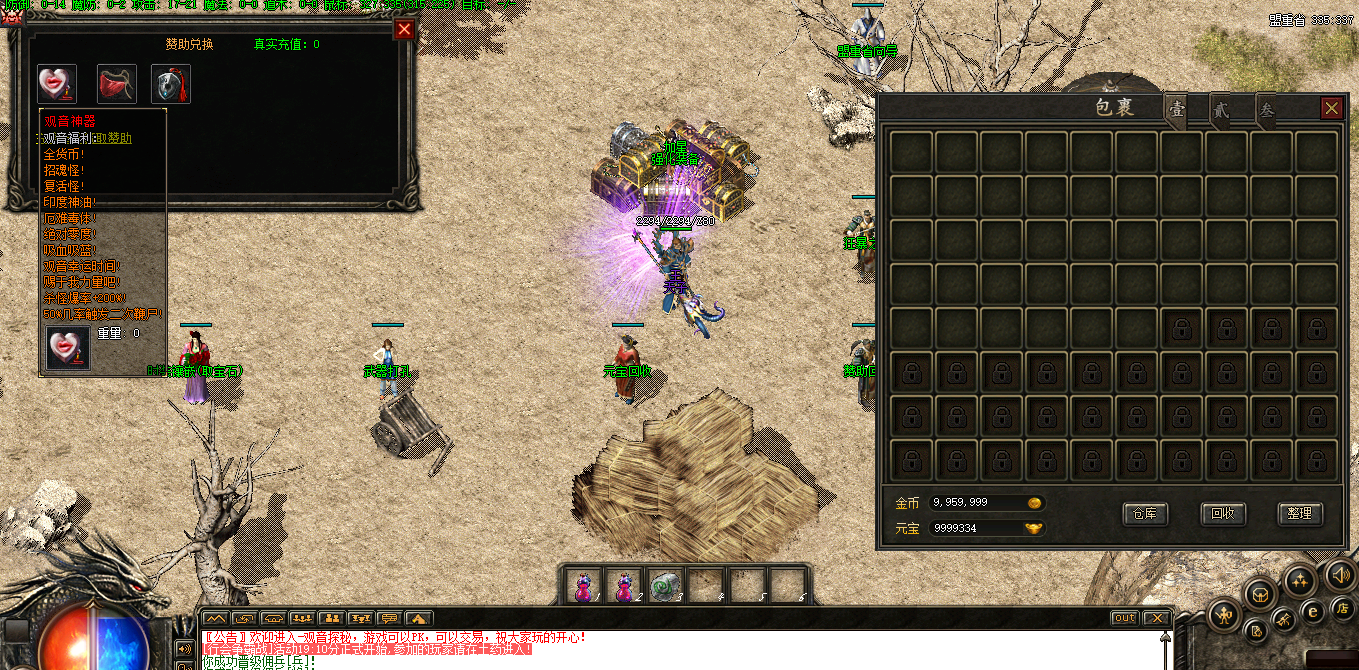Image resolution: width=1359 pixels, height=670 pixels.
Task: Click the 取赞助 link in the tooltip
Action: tap(113, 138)
